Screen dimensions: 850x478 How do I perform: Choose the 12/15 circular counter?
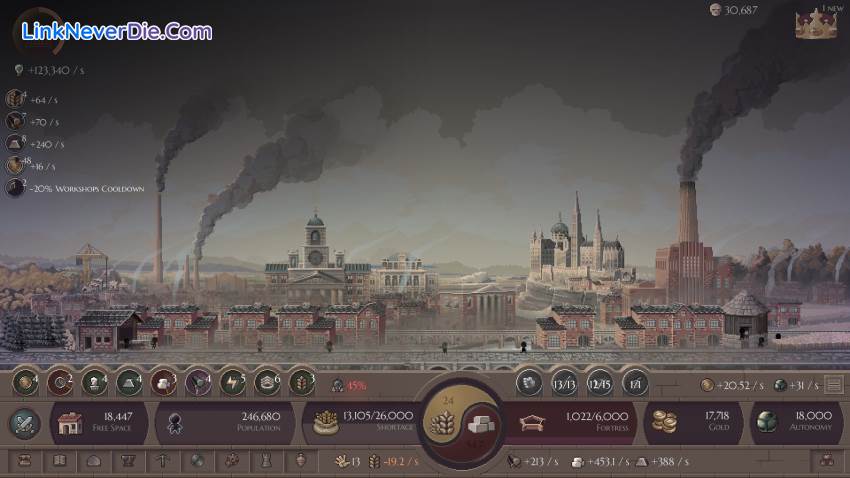click(600, 383)
